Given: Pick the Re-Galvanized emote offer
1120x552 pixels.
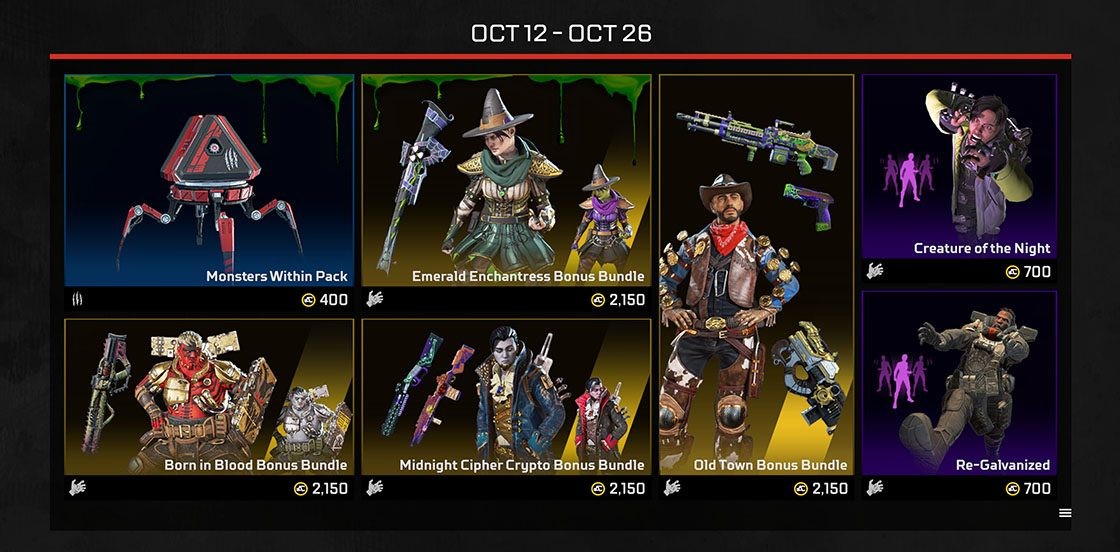Looking at the screenshot, I should click(x=959, y=383).
